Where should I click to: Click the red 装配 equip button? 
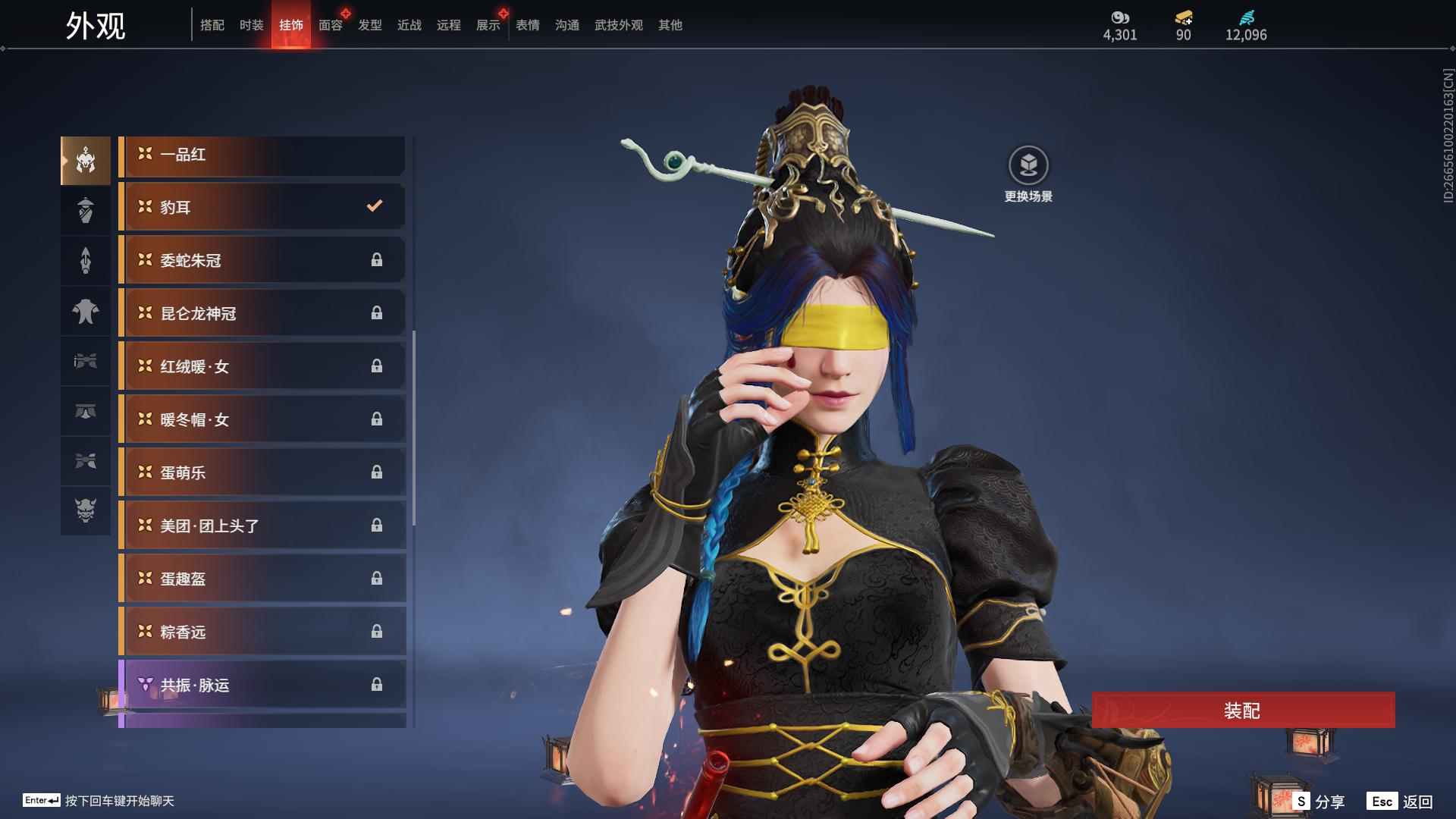coord(1242,711)
